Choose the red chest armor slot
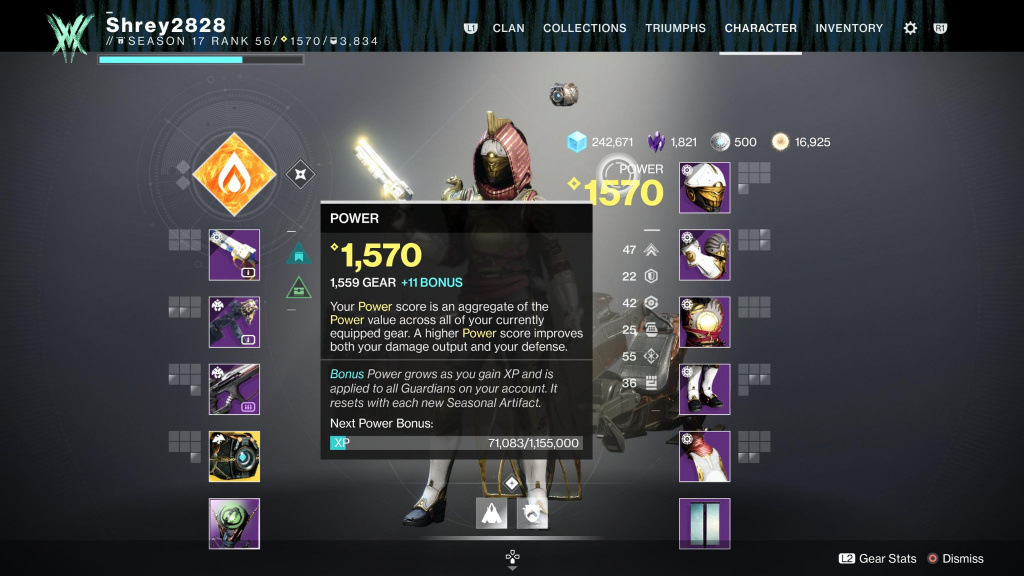Viewport: 1024px width, 576px height. 705,322
